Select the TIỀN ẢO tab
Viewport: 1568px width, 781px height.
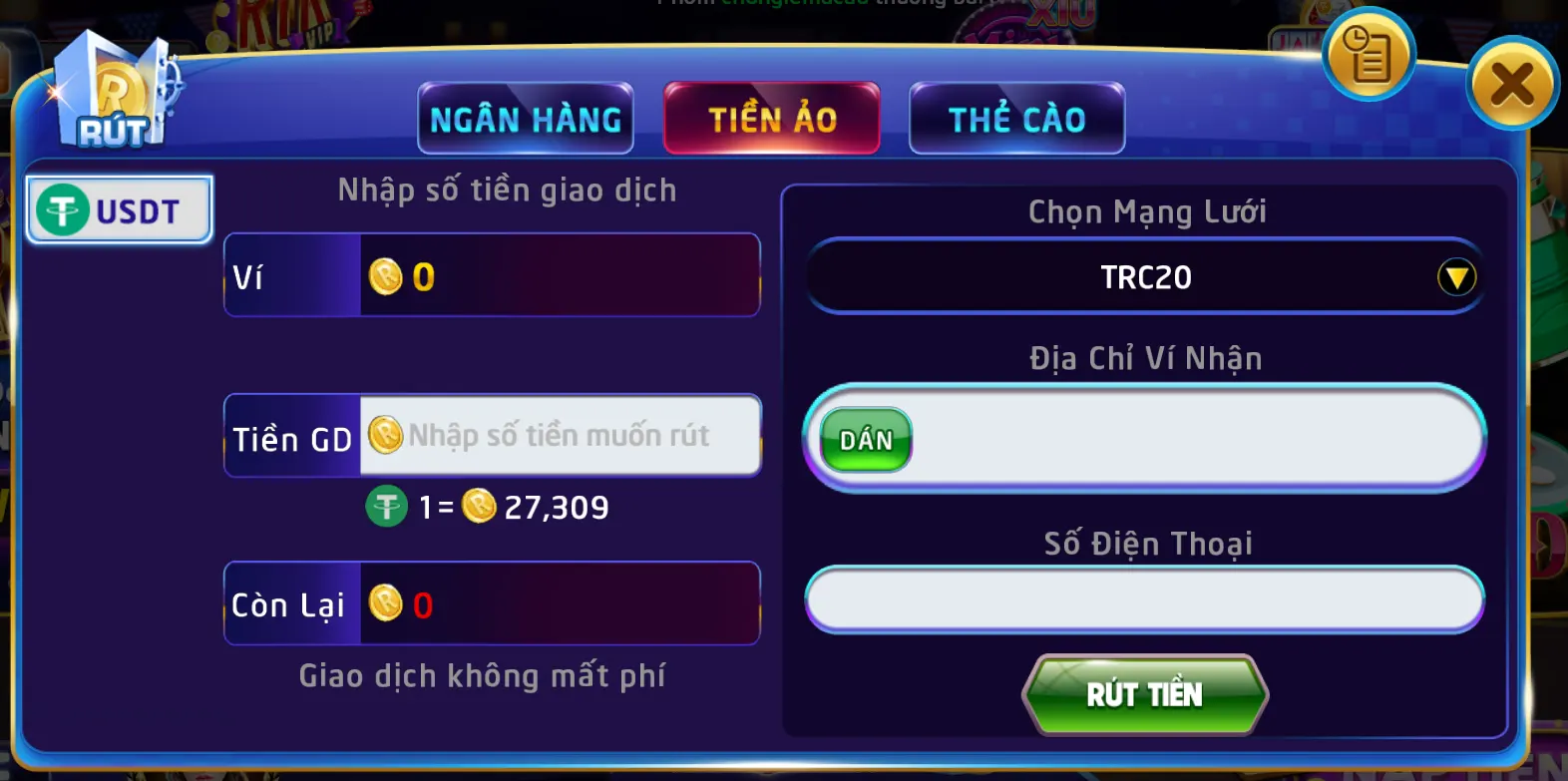point(772,118)
